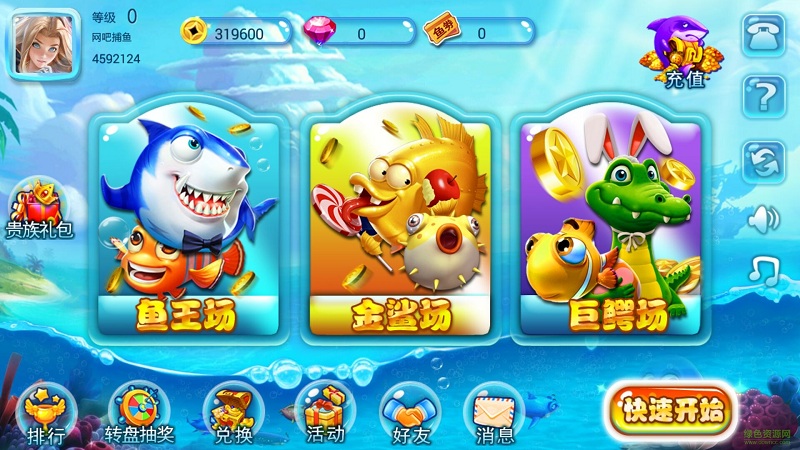Screen dimensions: 800x450
Task: Tap the telephone customer service icon
Action: 764,38
